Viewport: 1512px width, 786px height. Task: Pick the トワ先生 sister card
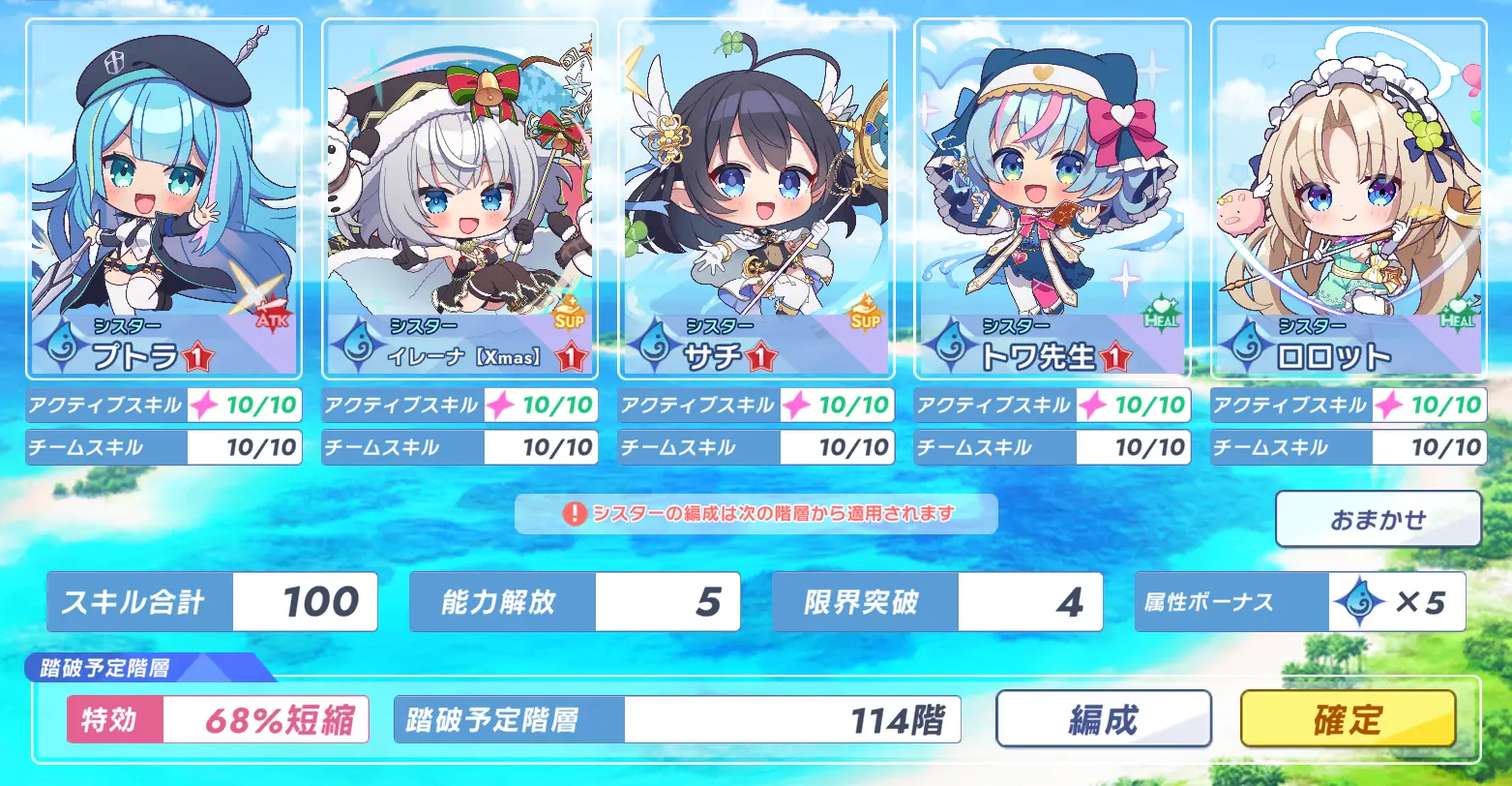tap(1052, 198)
